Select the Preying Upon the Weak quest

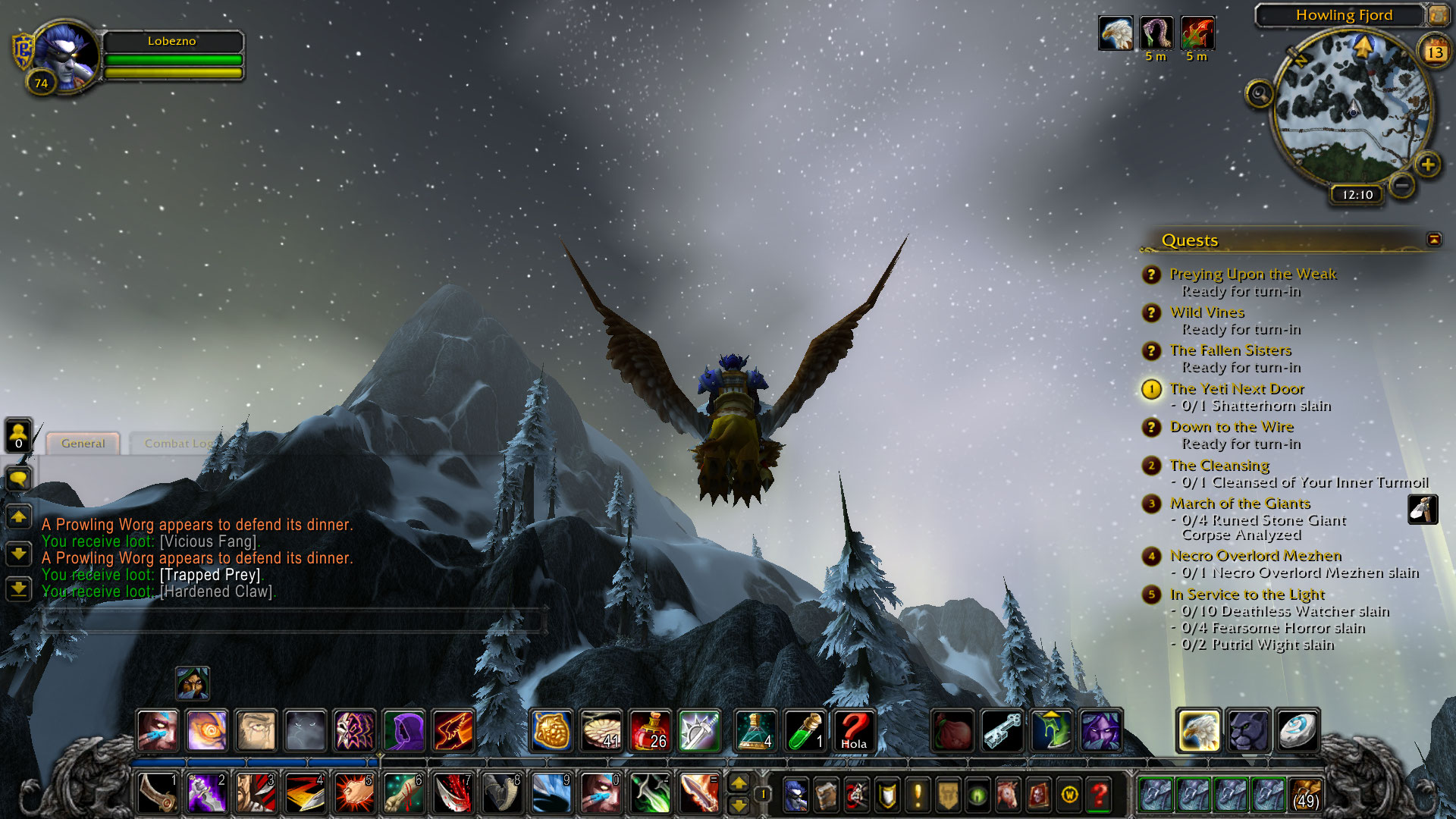1252,275
